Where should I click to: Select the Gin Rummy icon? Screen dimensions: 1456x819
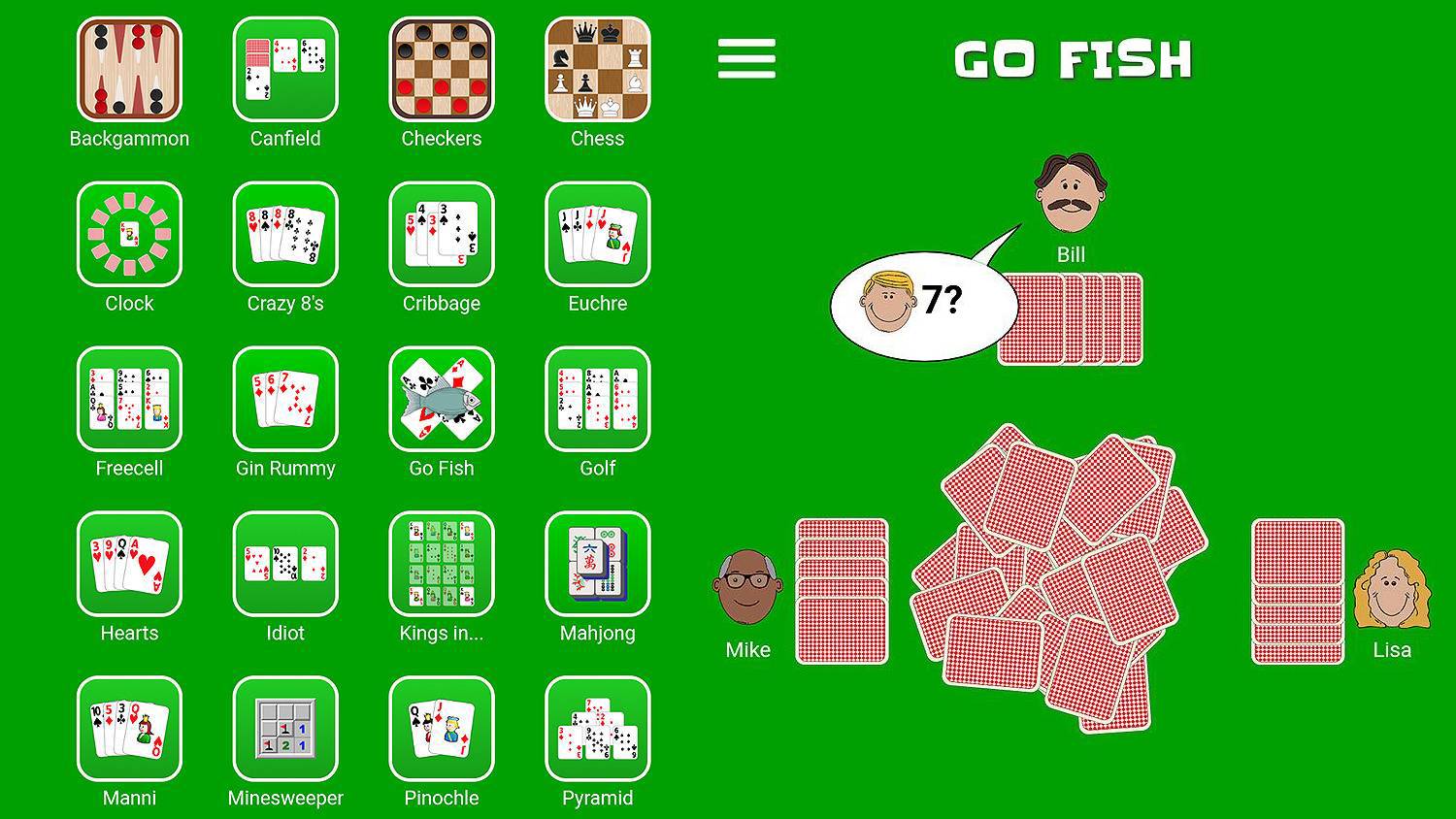pos(284,398)
